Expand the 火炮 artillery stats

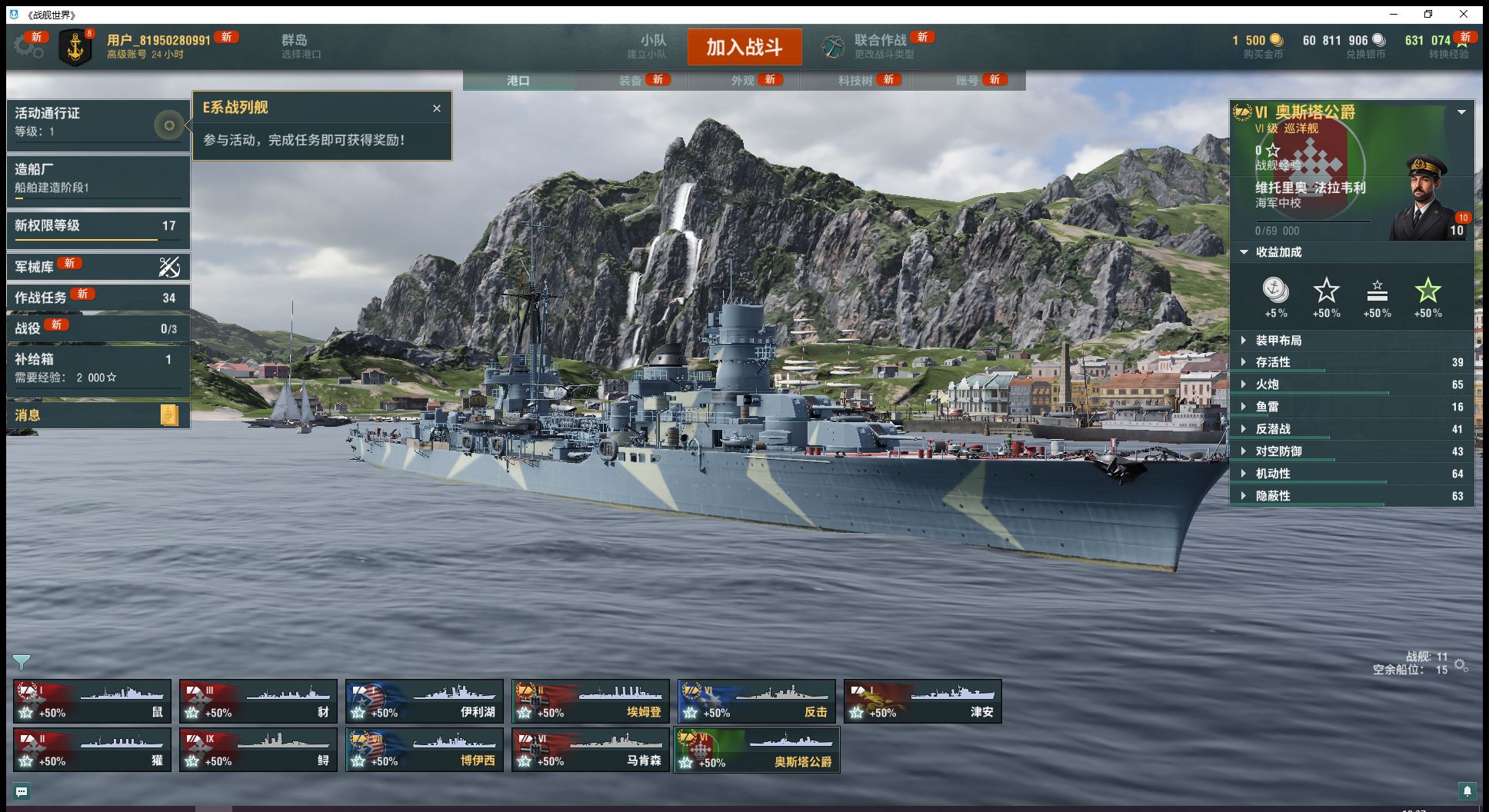pos(1267,384)
